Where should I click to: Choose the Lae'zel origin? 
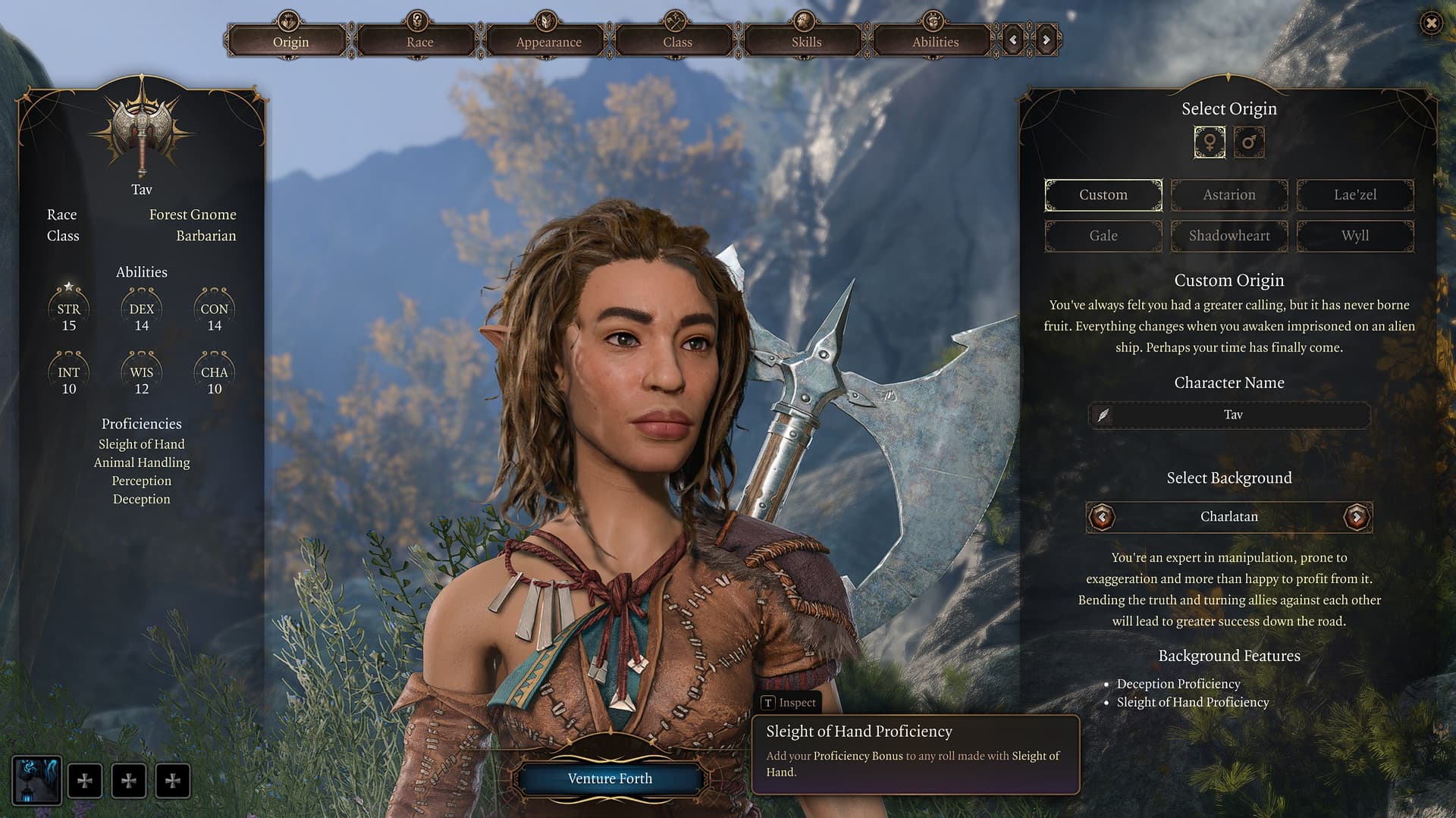(1355, 195)
